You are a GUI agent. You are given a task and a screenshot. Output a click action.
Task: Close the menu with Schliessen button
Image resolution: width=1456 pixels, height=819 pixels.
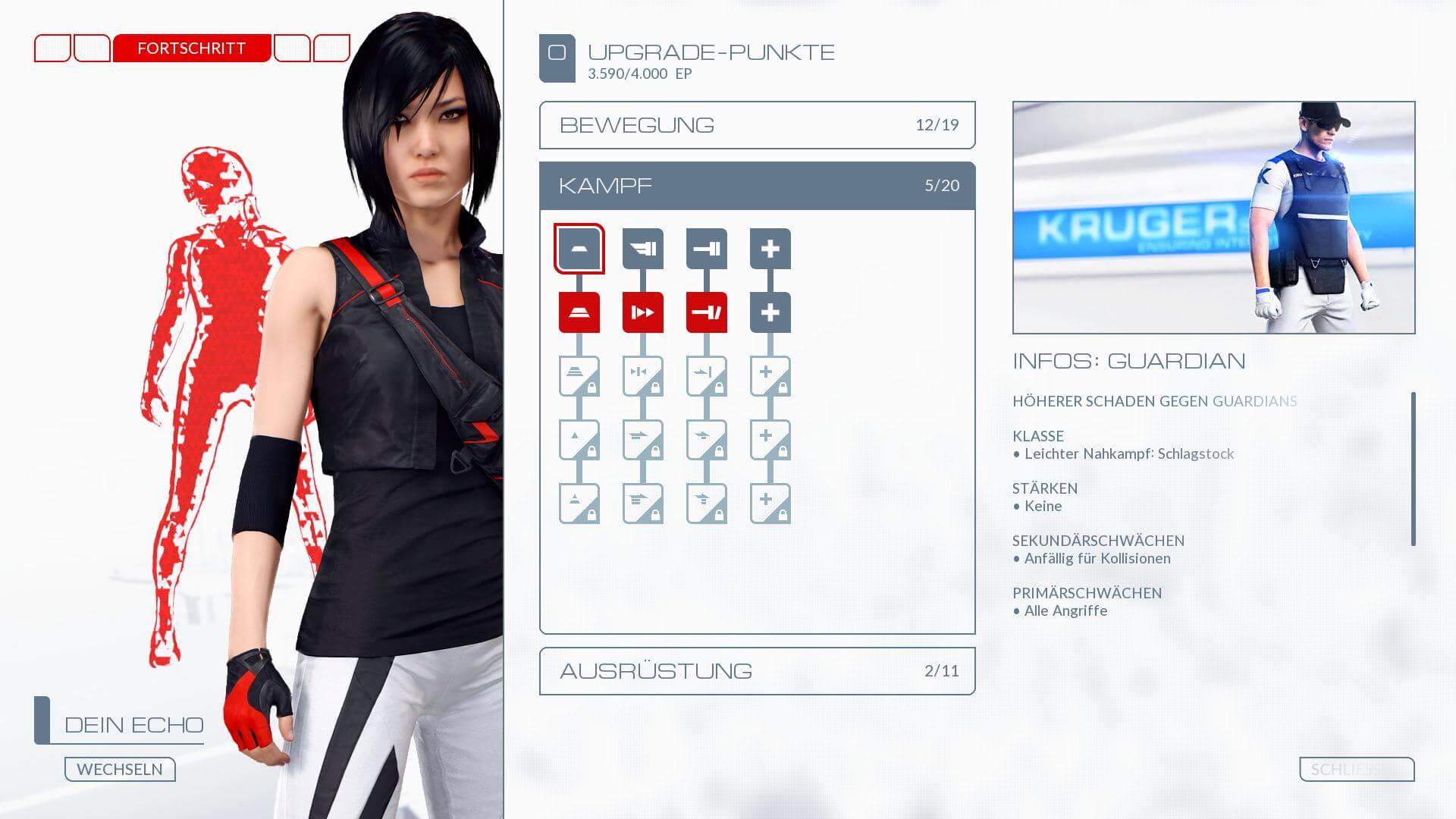(x=1356, y=769)
